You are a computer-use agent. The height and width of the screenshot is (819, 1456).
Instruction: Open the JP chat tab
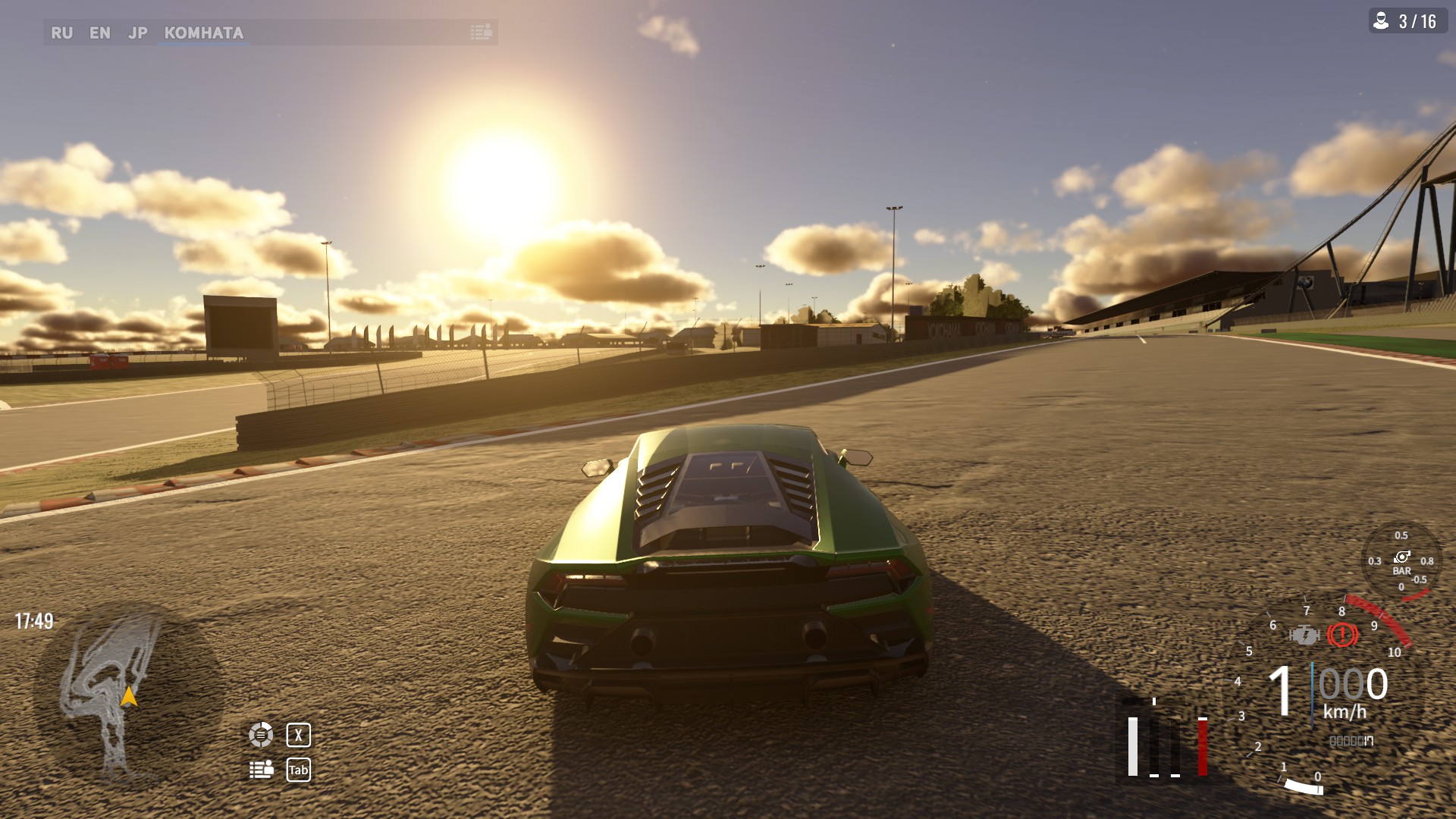(137, 33)
